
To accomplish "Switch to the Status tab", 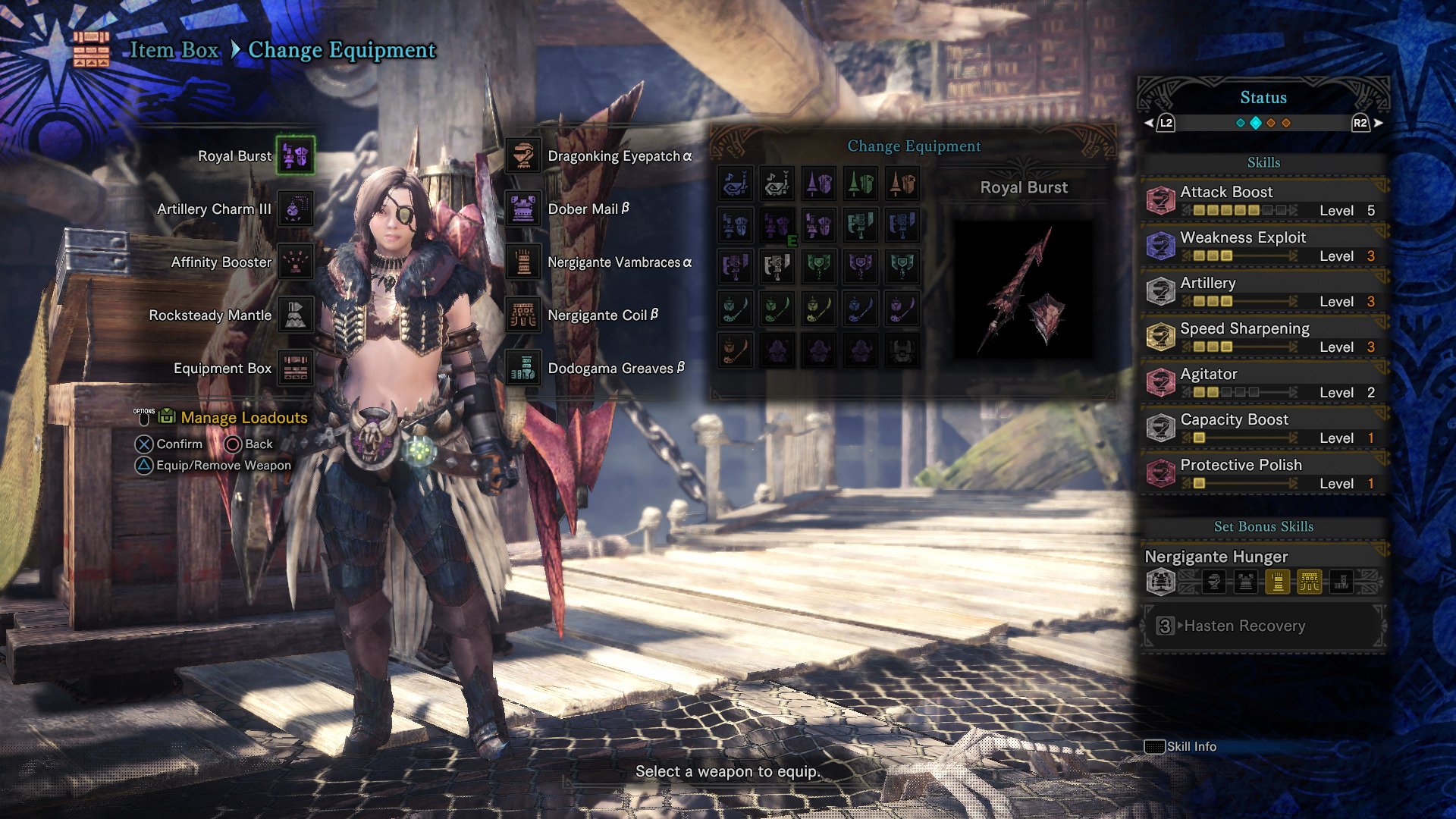I will click(1262, 97).
